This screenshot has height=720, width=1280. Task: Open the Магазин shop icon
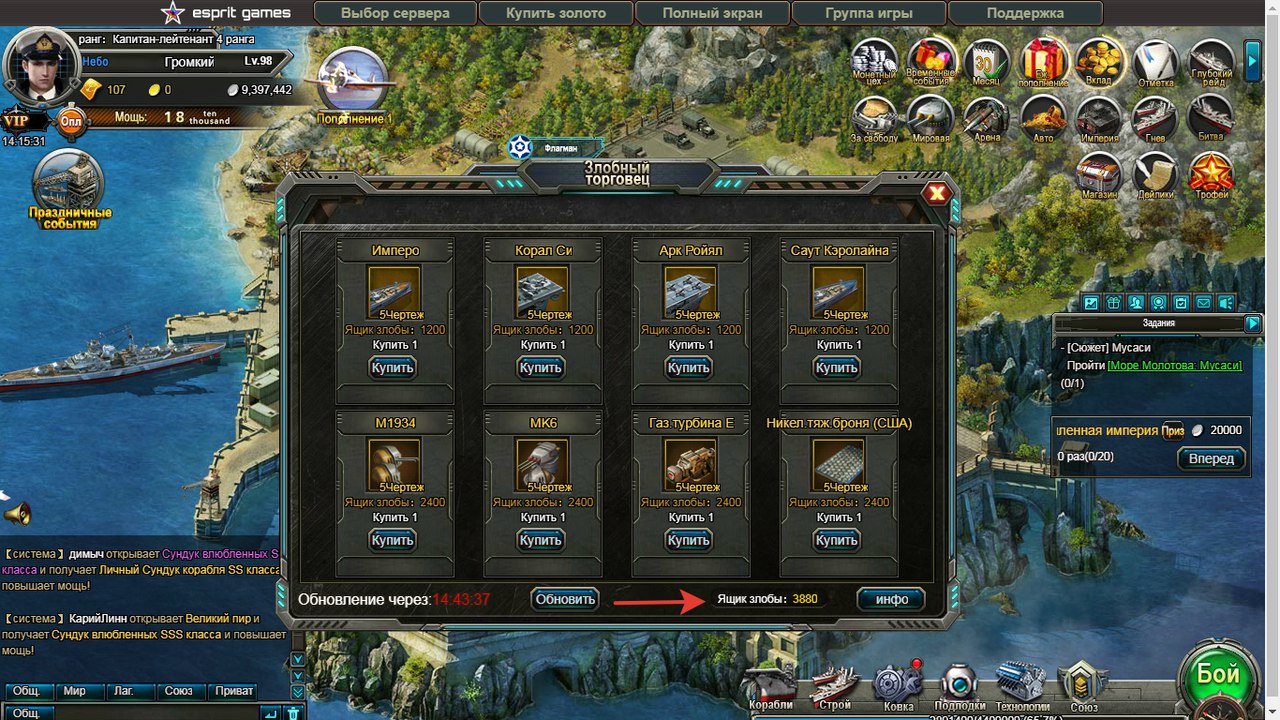coord(1099,176)
